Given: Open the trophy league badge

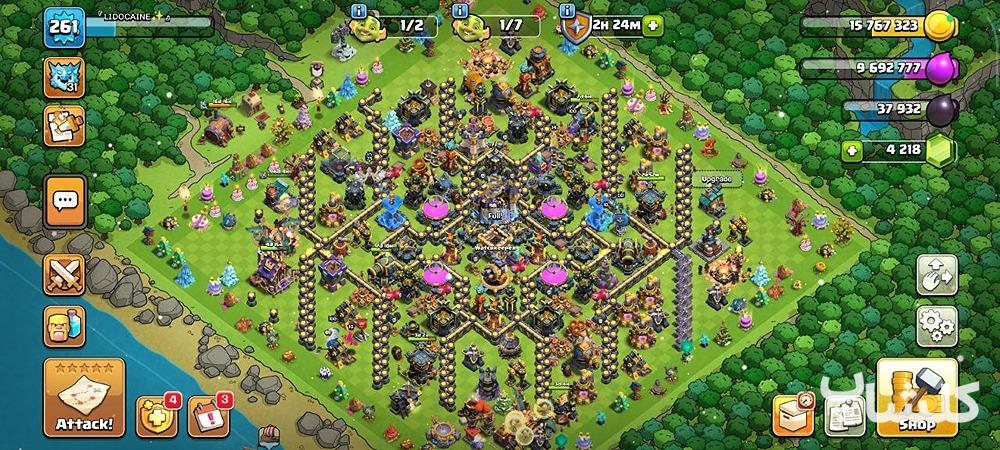Looking at the screenshot, I should [x=64, y=77].
